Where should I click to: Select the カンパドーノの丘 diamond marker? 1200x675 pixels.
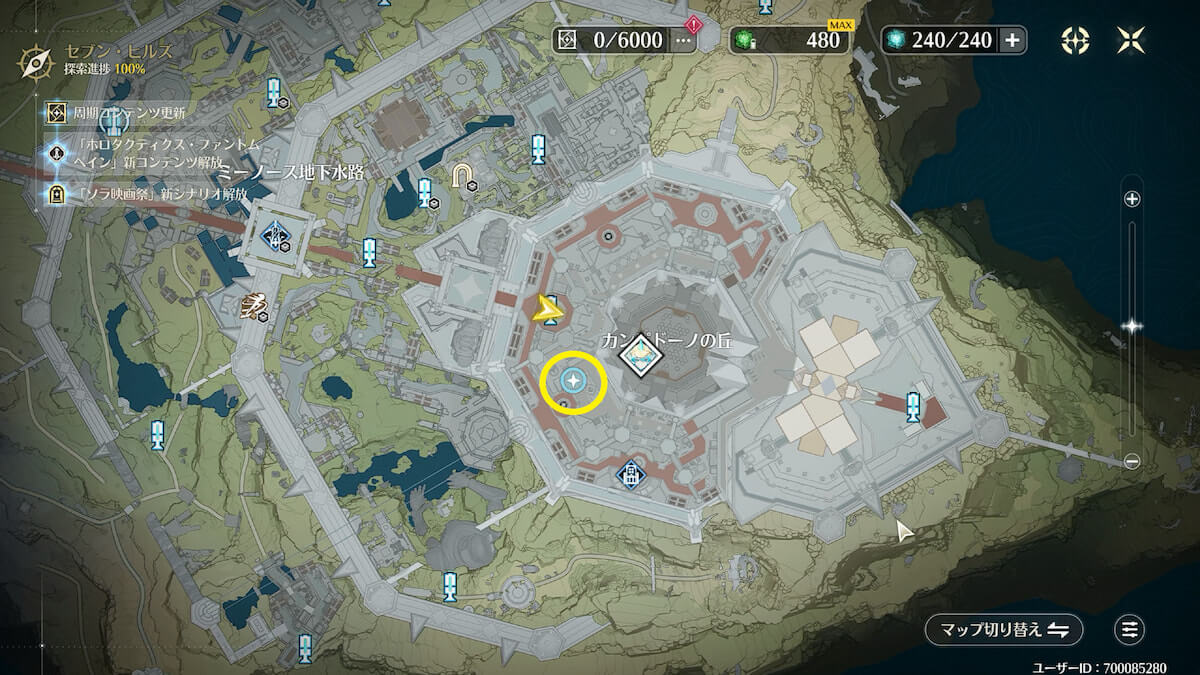click(x=638, y=355)
